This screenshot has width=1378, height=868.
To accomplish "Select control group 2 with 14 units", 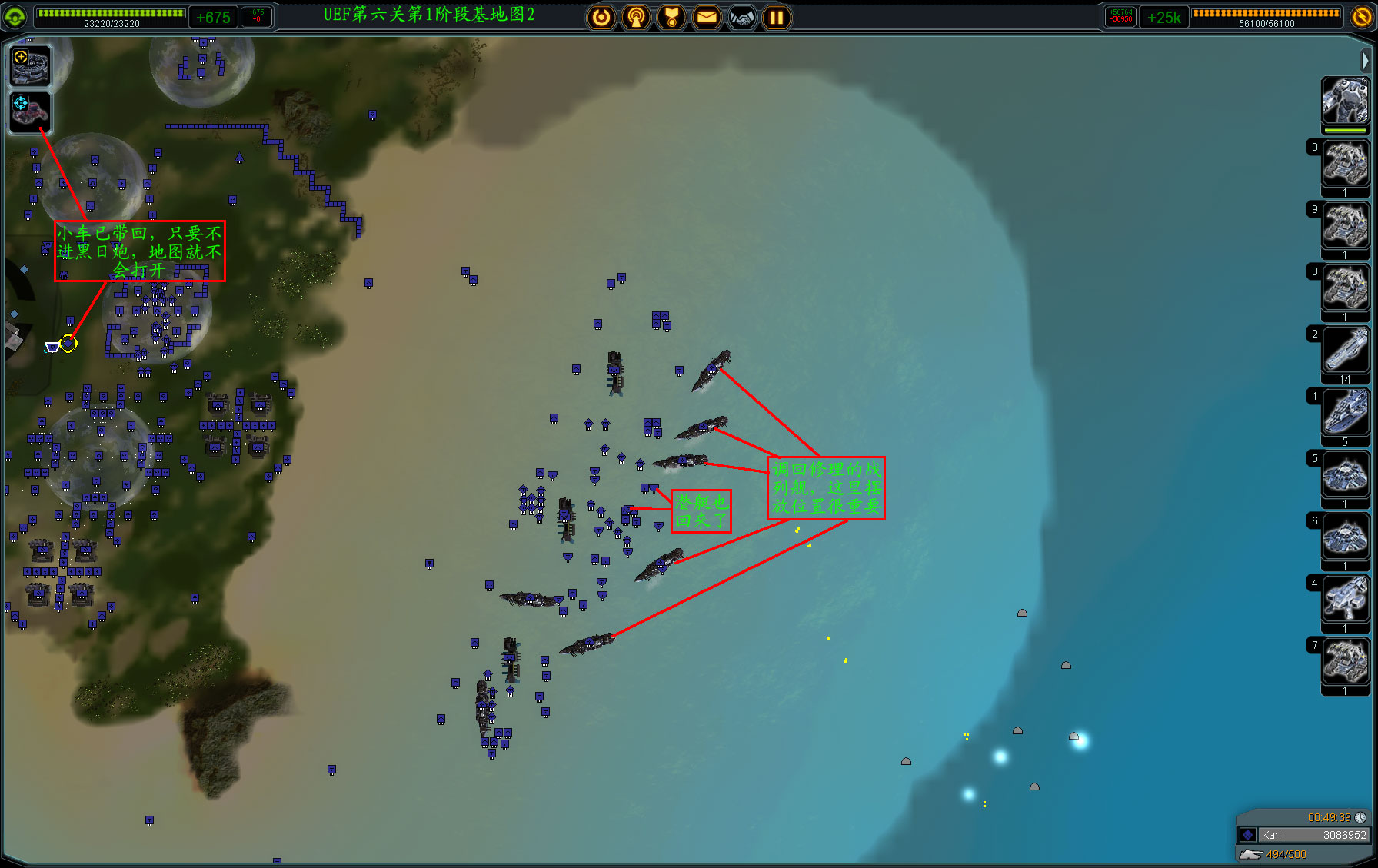I will pyautogui.click(x=1345, y=350).
